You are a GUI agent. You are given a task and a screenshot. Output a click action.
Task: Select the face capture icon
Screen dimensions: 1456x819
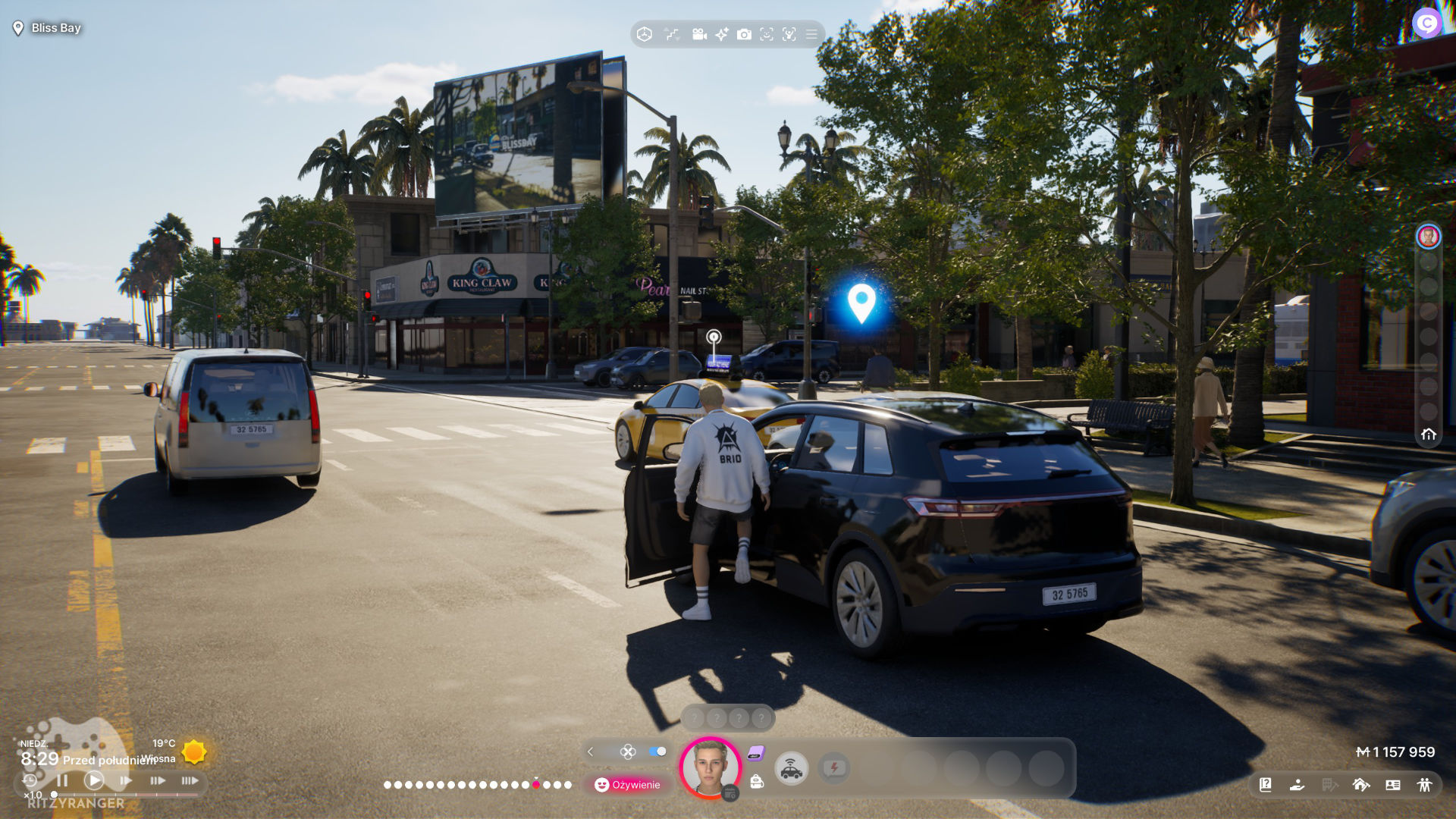coord(767,35)
